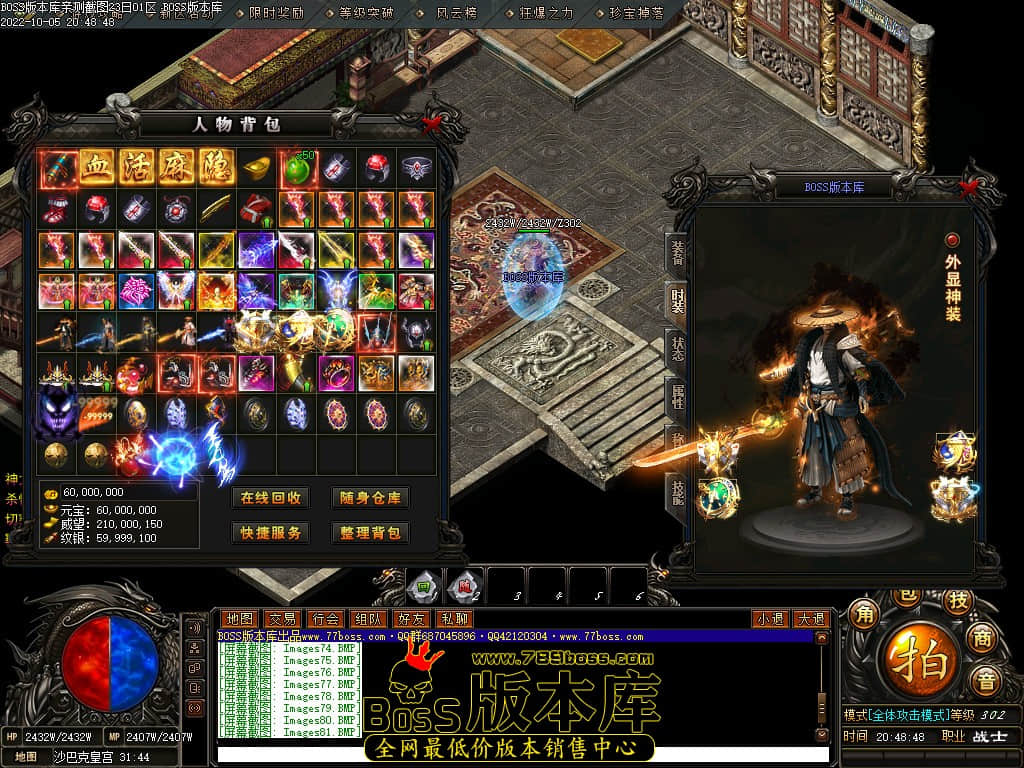Switch to the 属性 attributes tab
The image size is (1024, 768).
pyautogui.click(x=677, y=396)
